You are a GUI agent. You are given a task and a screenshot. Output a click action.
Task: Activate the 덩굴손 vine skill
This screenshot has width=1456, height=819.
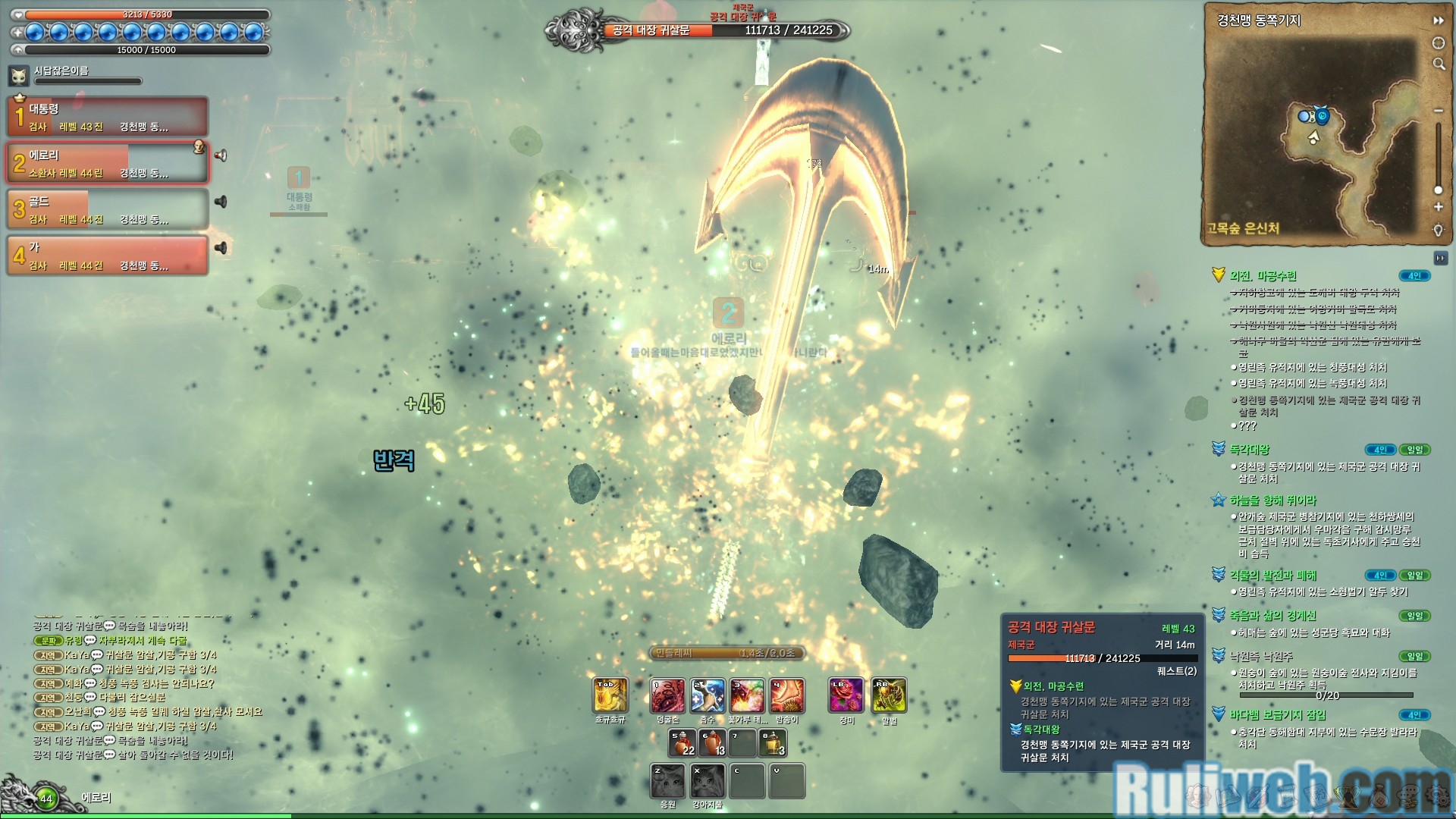pos(668,695)
